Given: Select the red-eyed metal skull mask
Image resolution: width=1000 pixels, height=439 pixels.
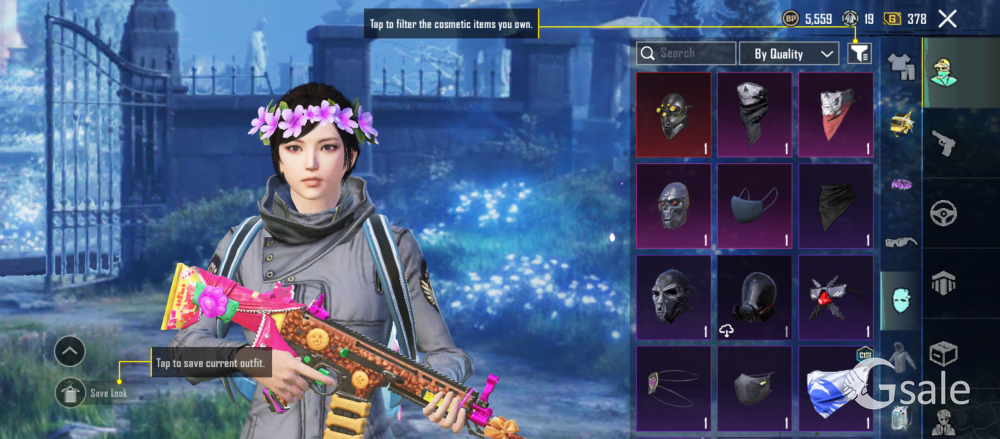Looking at the screenshot, I should (673, 206).
